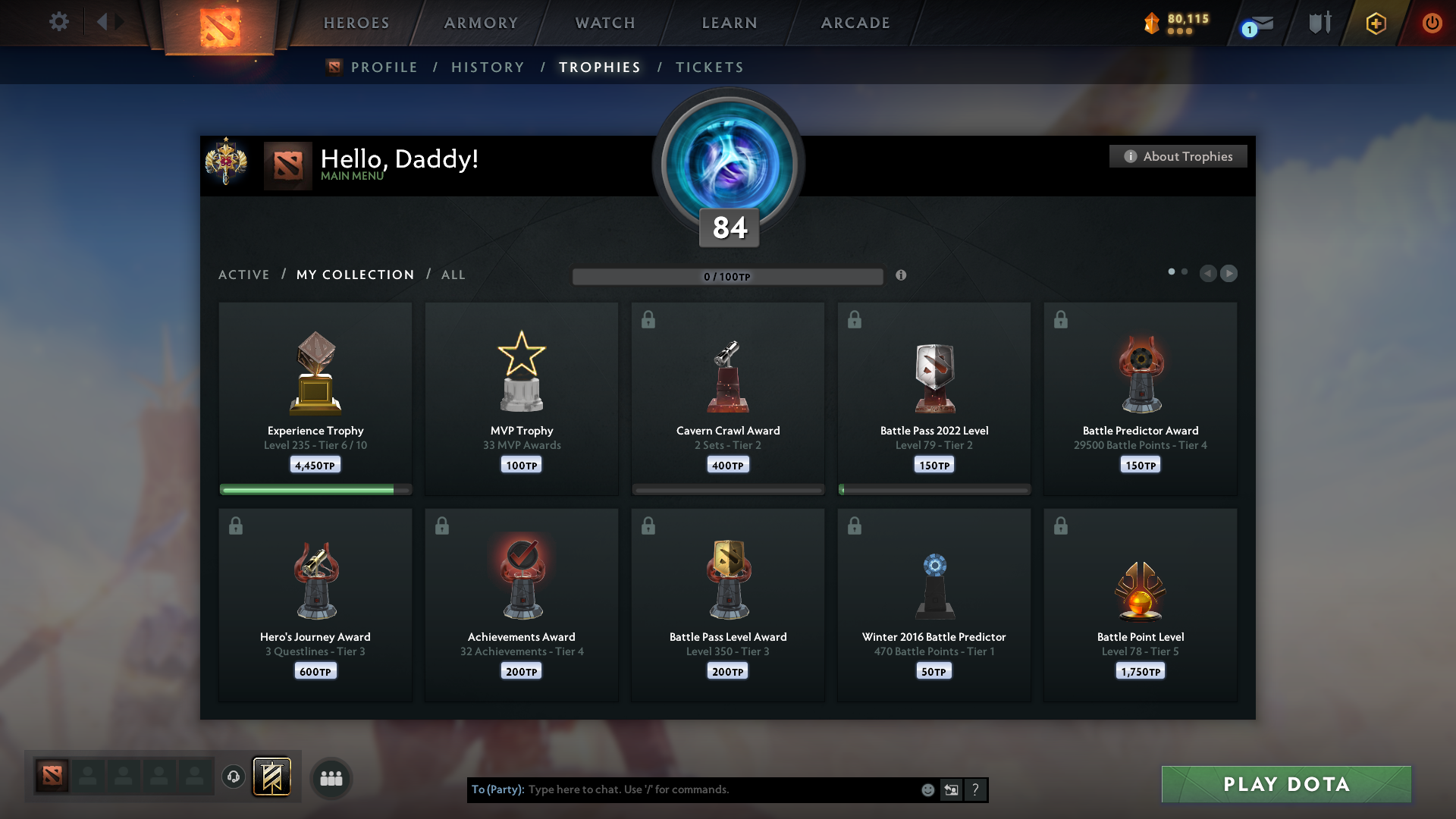Open MAIN MENU via the Dota logo

pos(289,165)
